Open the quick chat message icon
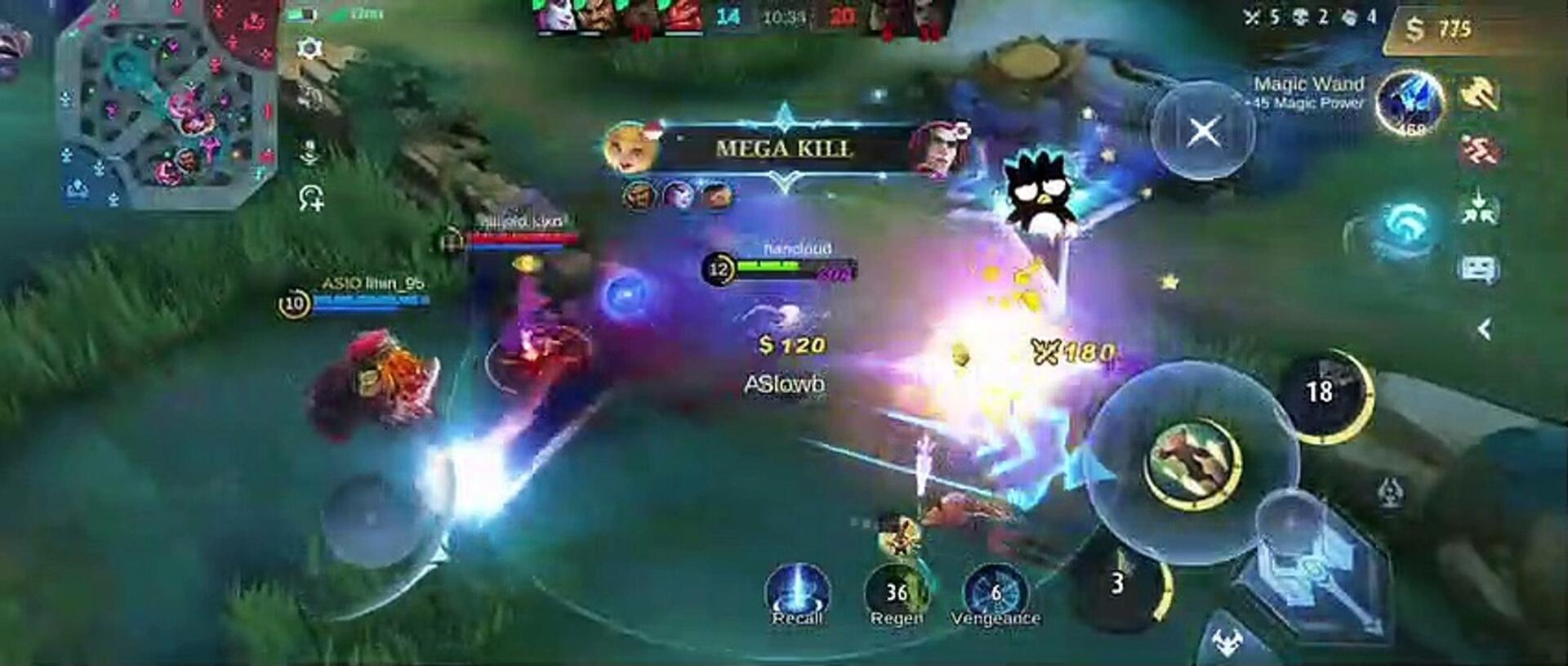 pos(1480,269)
